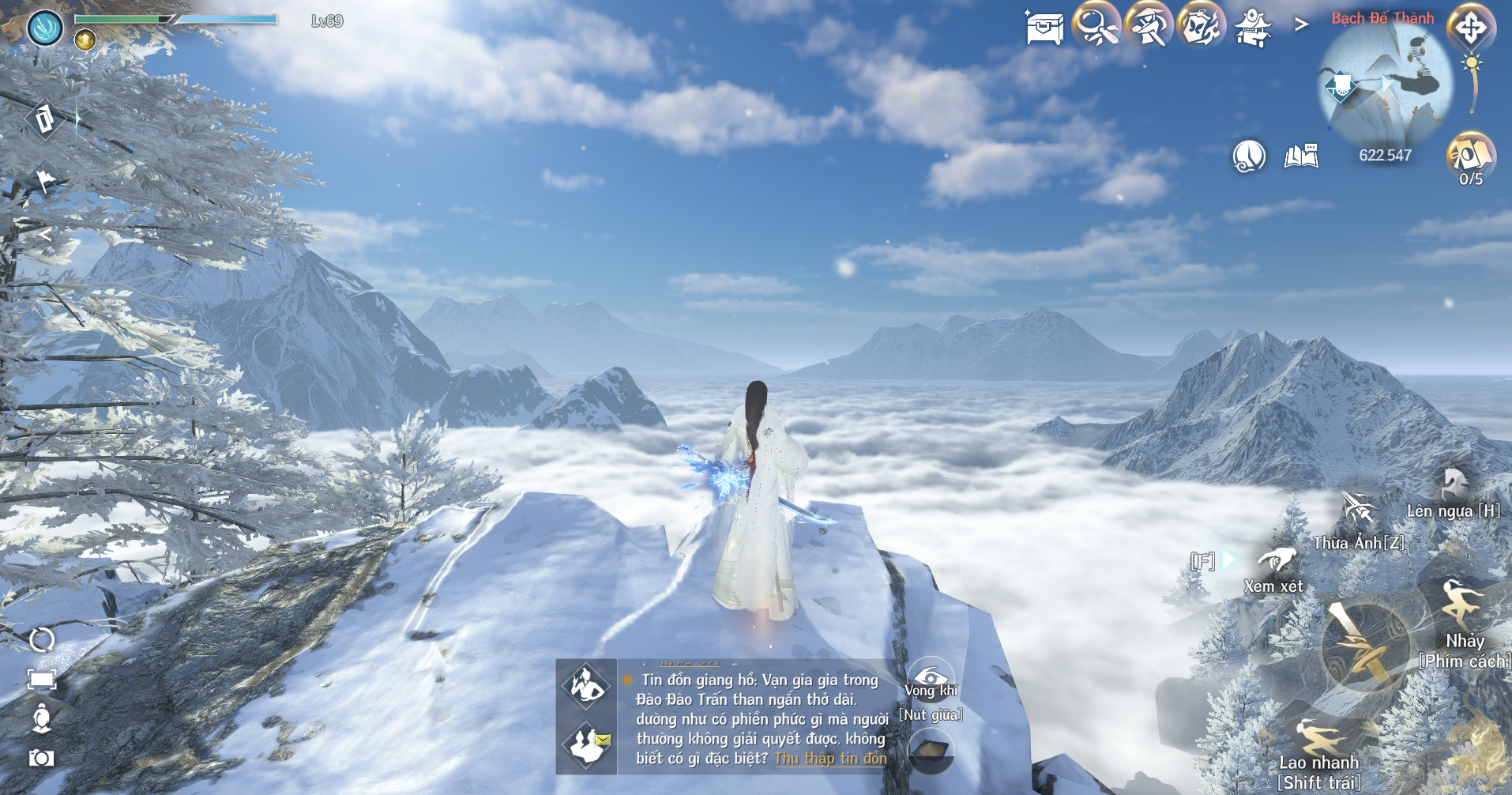Image resolution: width=1512 pixels, height=795 pixels.
Task: Jump with the Nhảy button
Action: [x=1461, y=605]
